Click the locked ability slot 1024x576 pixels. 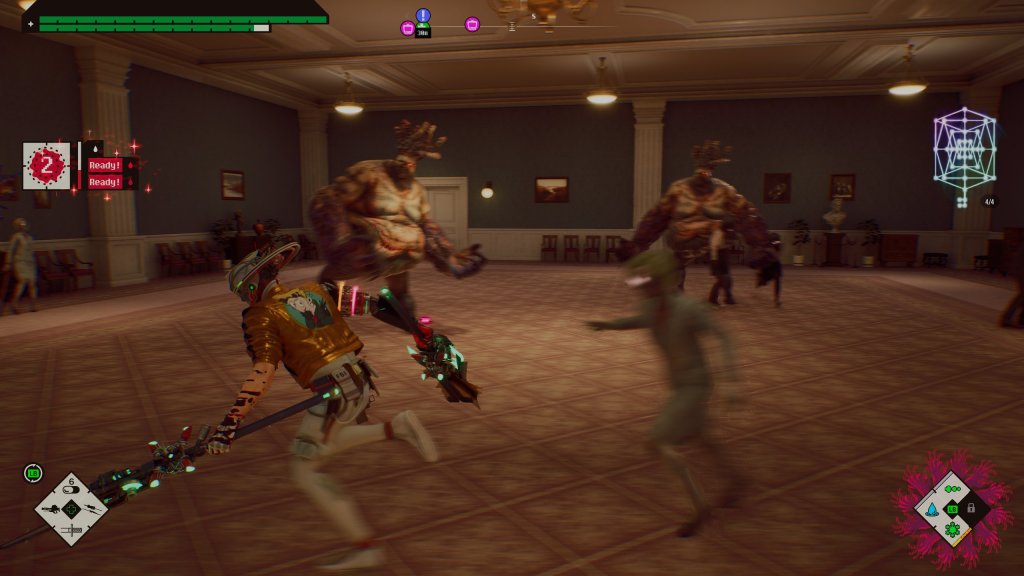click(x=970, y=508)
